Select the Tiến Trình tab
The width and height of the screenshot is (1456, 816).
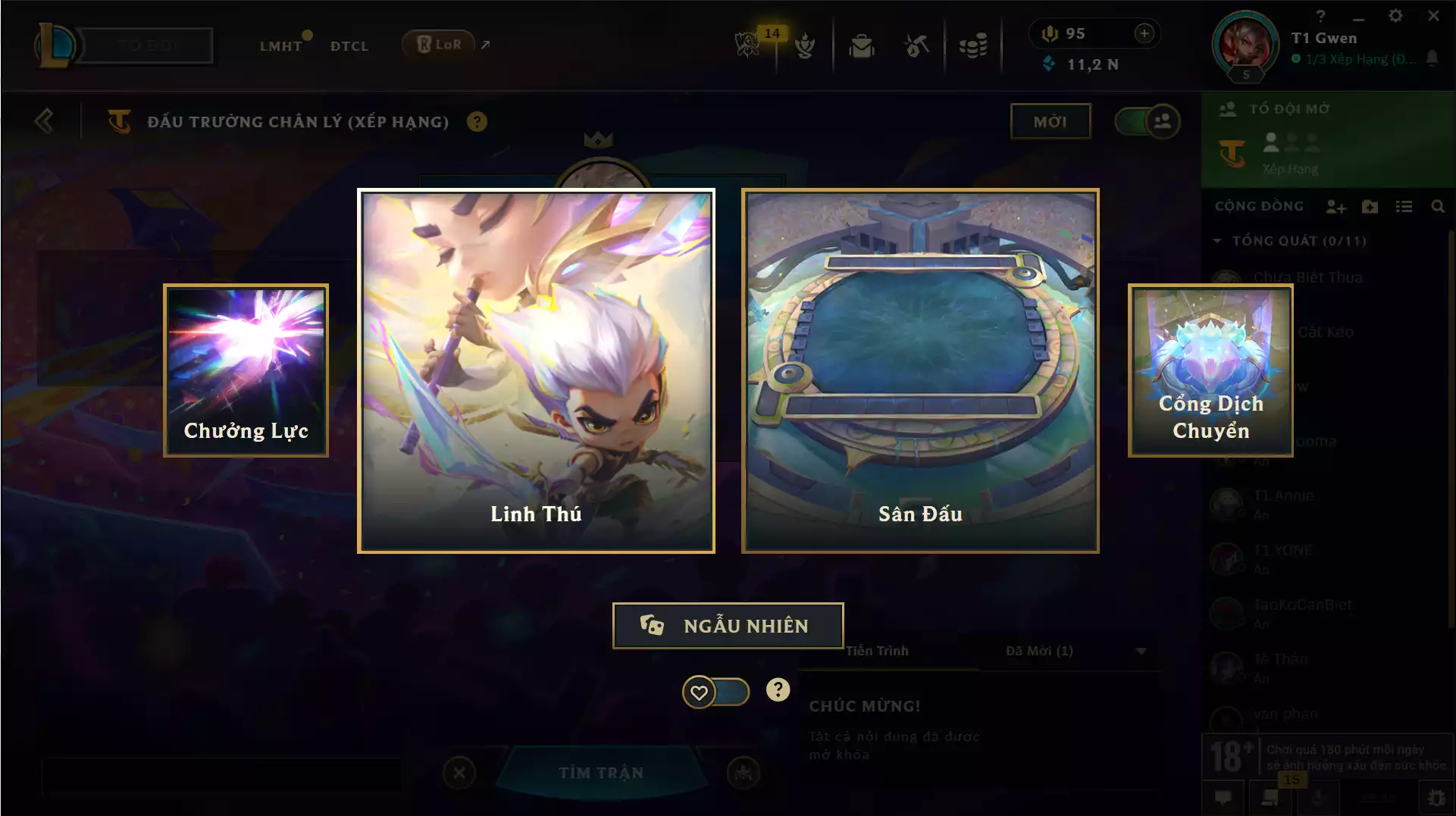click(878, 650)
